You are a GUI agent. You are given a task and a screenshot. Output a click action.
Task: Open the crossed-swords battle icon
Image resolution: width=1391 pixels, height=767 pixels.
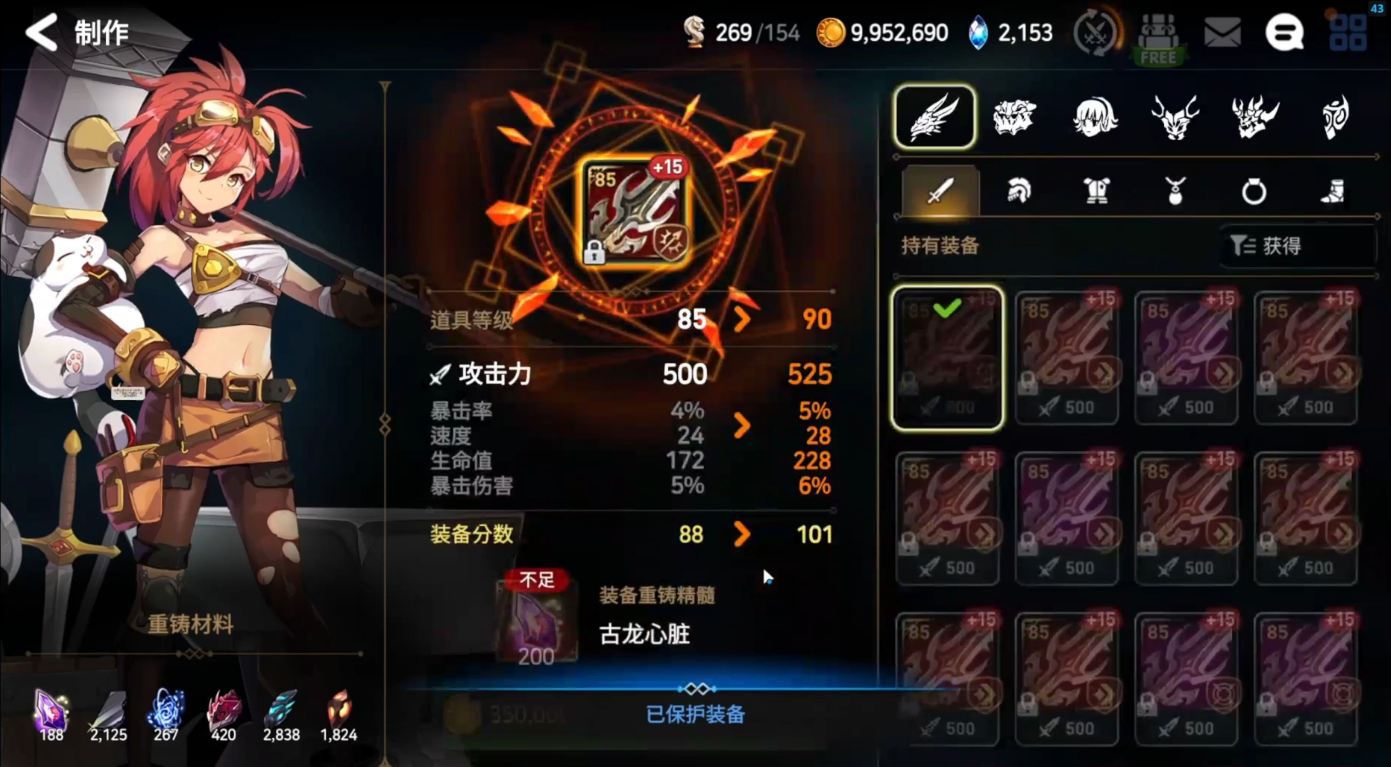pyautogui.click(x=1096, y=31)
